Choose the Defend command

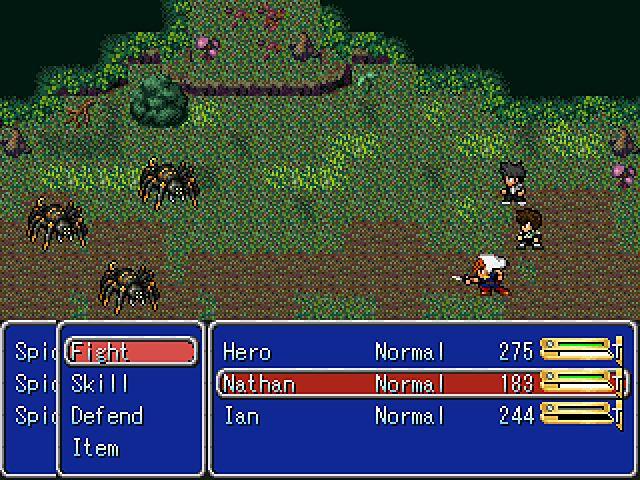pyautogui.click(x=107, y=415)
